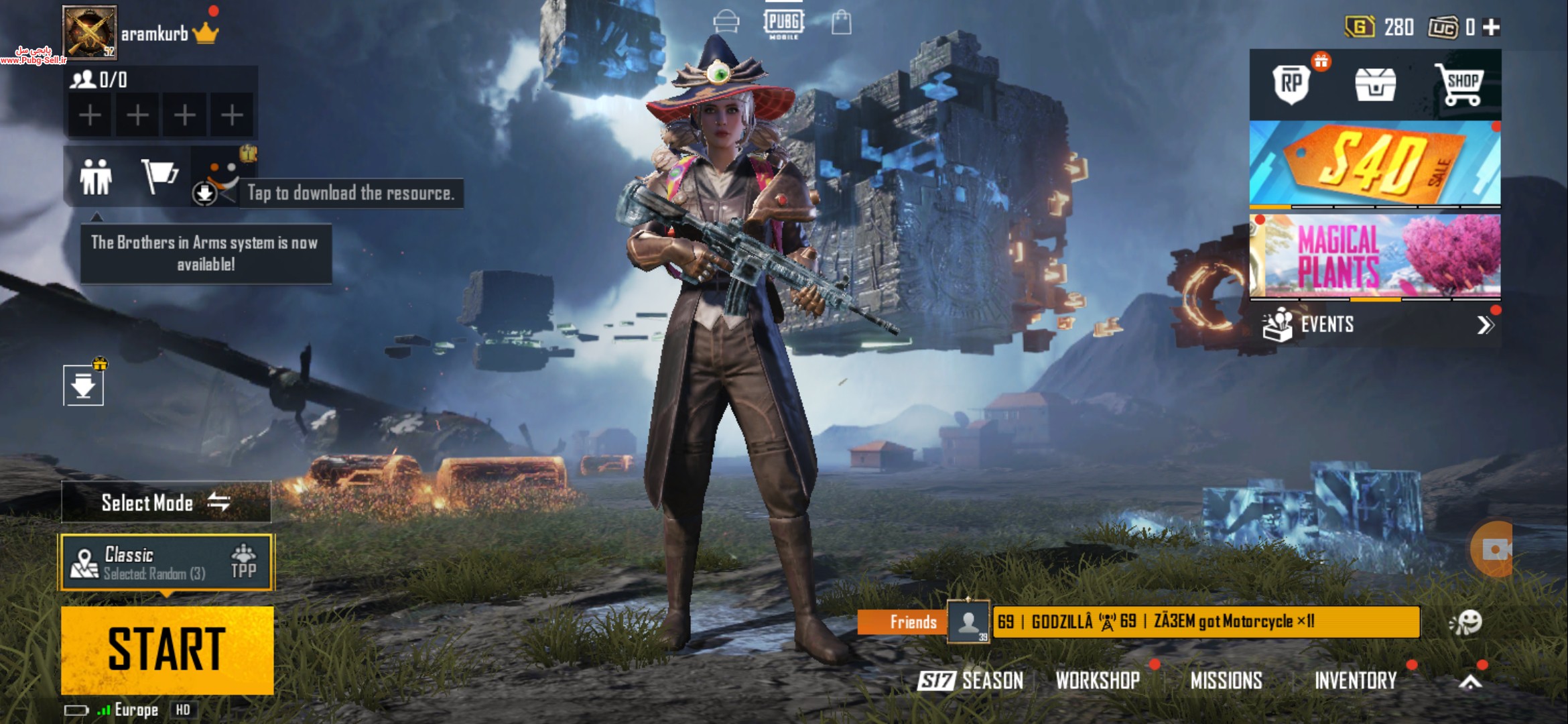Open the MISSIONS menu
The image size is (1568, 724).
tap(1226, 681)
